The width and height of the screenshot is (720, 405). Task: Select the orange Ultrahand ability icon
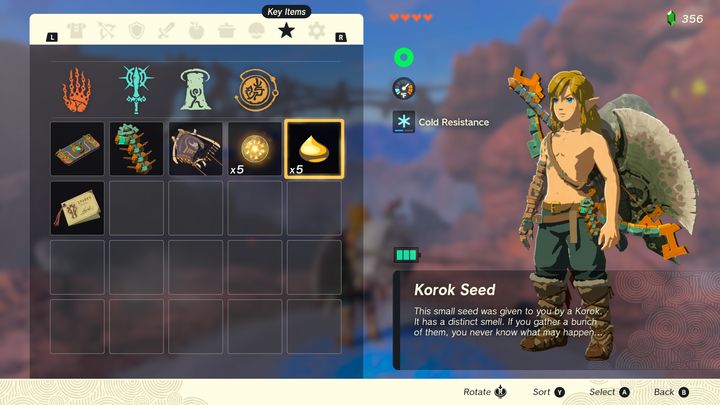pos(78,89)
